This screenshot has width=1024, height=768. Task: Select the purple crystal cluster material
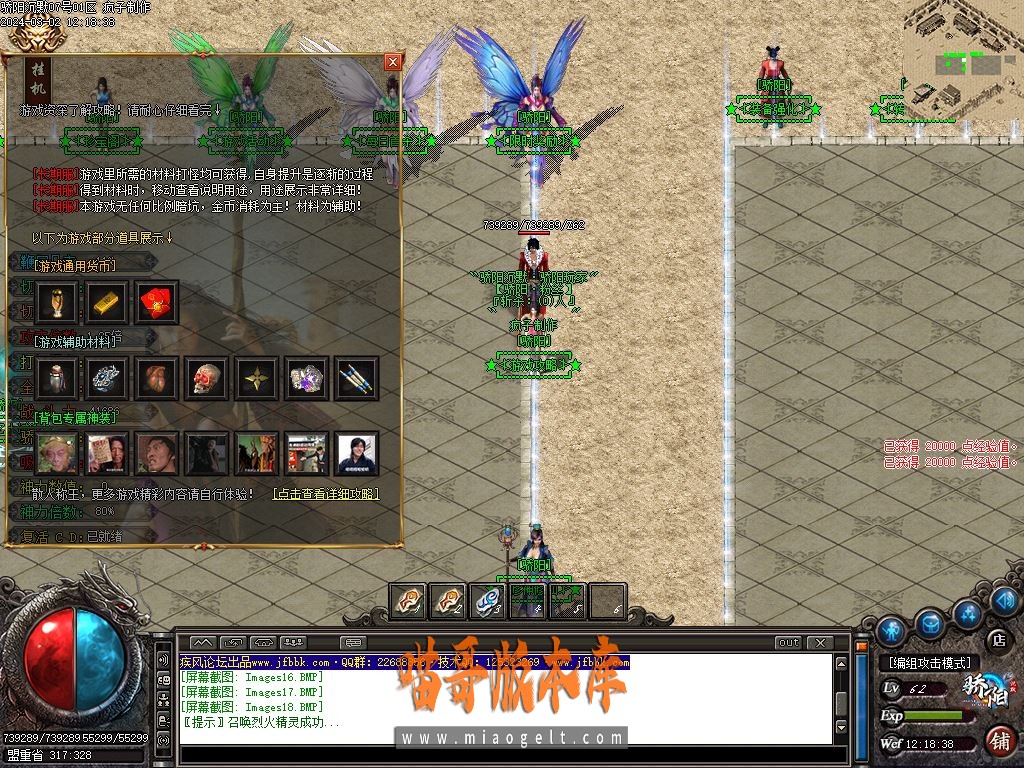click(x=307, y=378)
